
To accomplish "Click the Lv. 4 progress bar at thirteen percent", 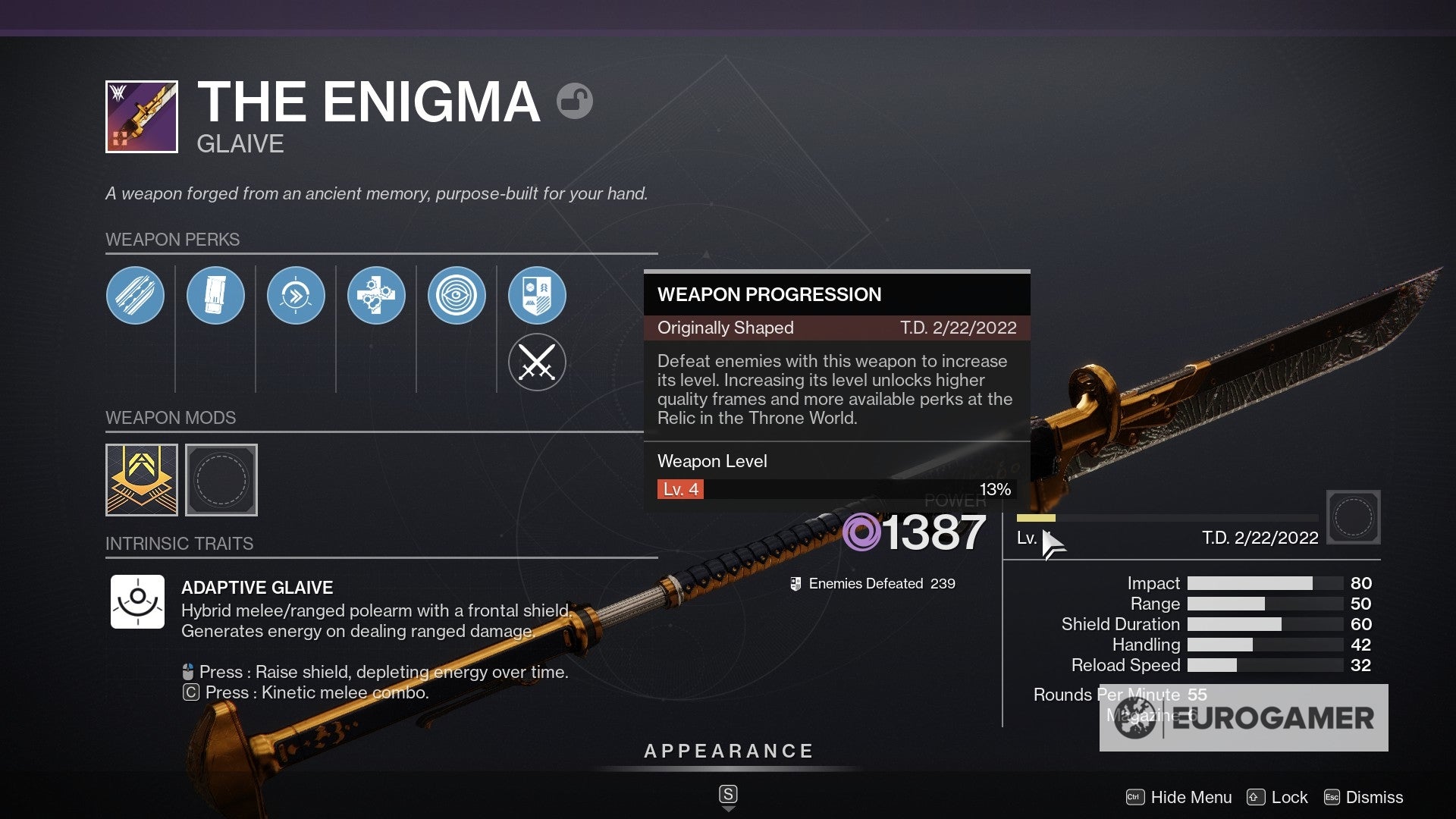I will (834, 489).
